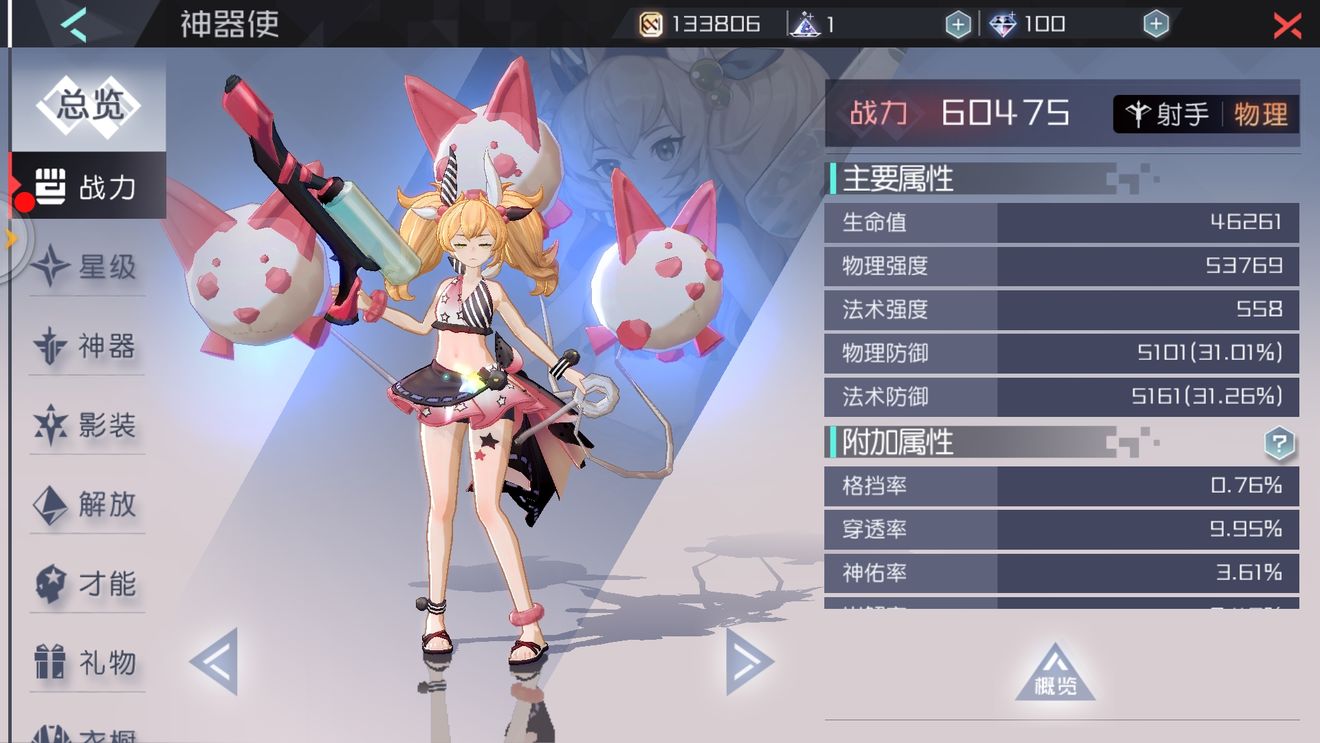Click the right arrow to view next character

click(745, 660)
